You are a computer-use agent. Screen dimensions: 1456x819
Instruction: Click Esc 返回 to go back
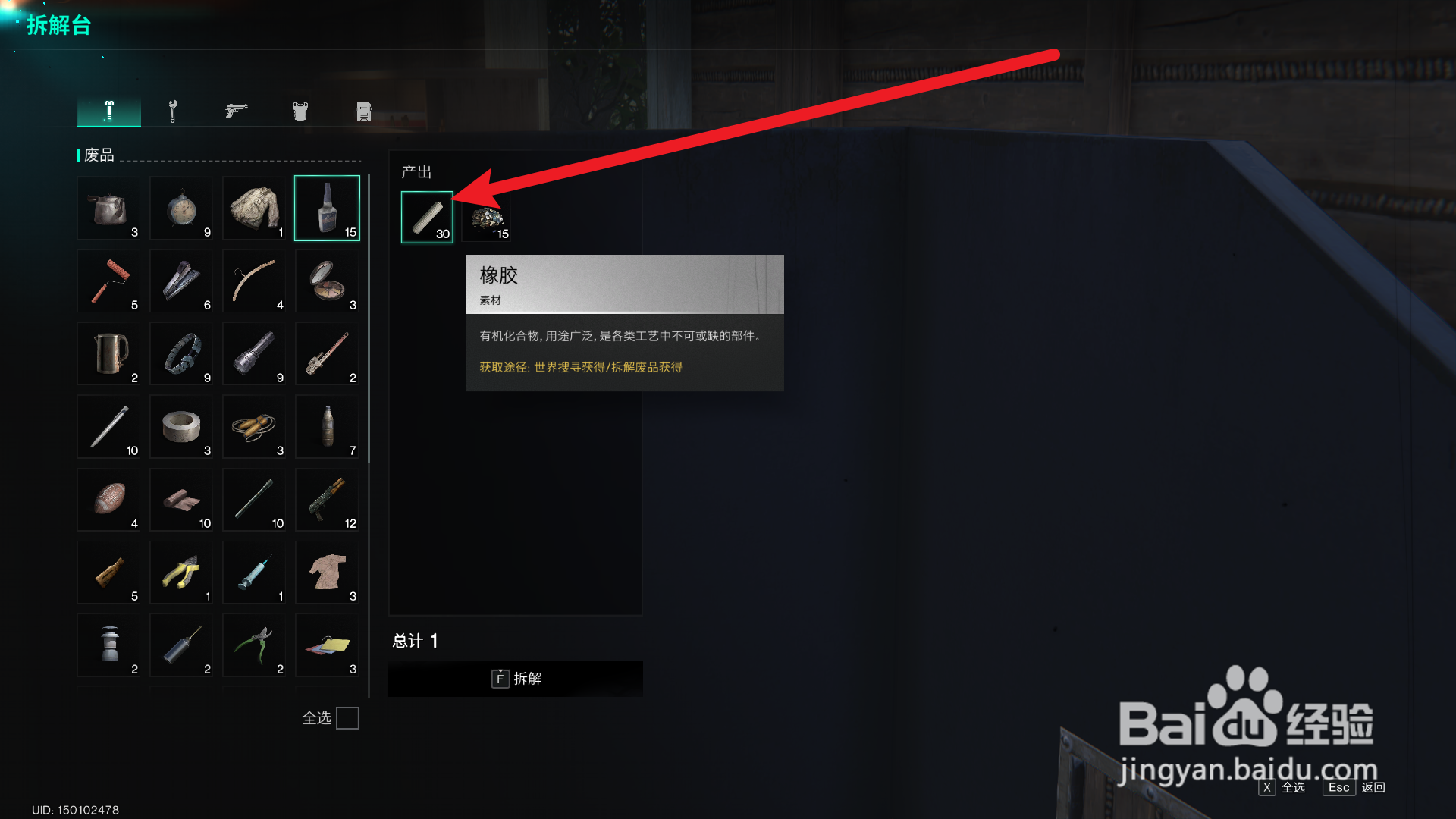coord(1338,788)
